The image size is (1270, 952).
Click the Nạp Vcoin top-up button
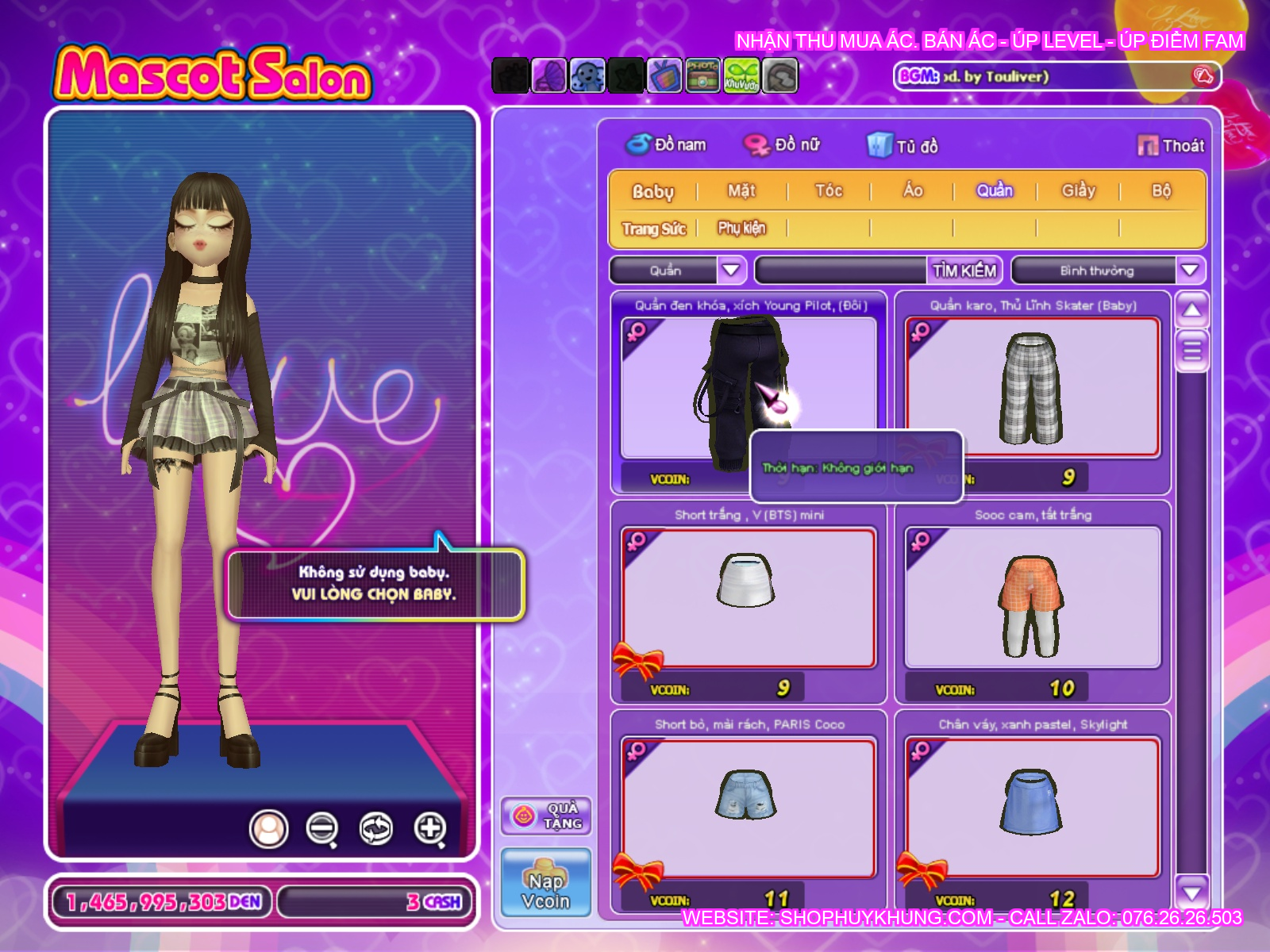click(x=546, y=882)
